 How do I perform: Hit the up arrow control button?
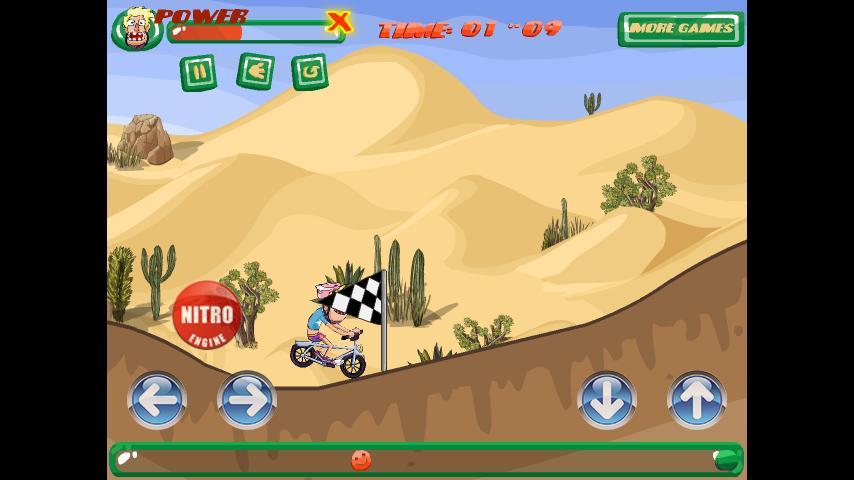pos(696,400)
